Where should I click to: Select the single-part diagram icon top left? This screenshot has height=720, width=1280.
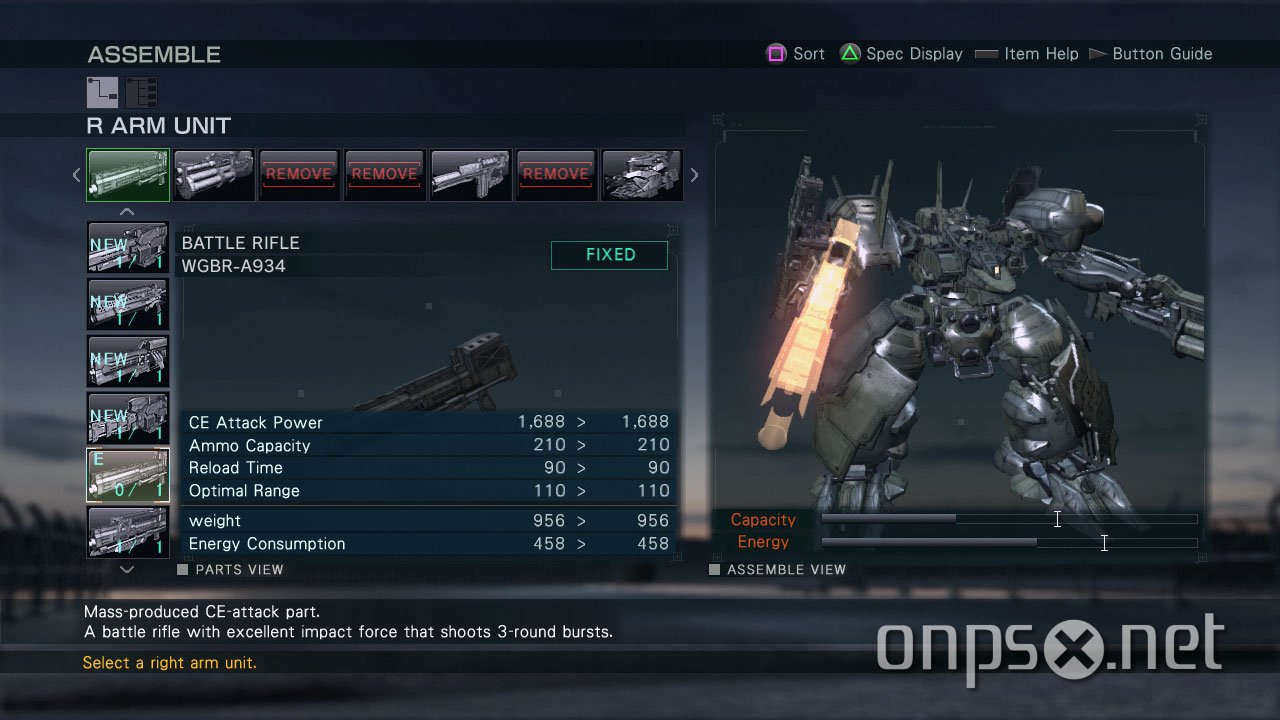(101, 92)
